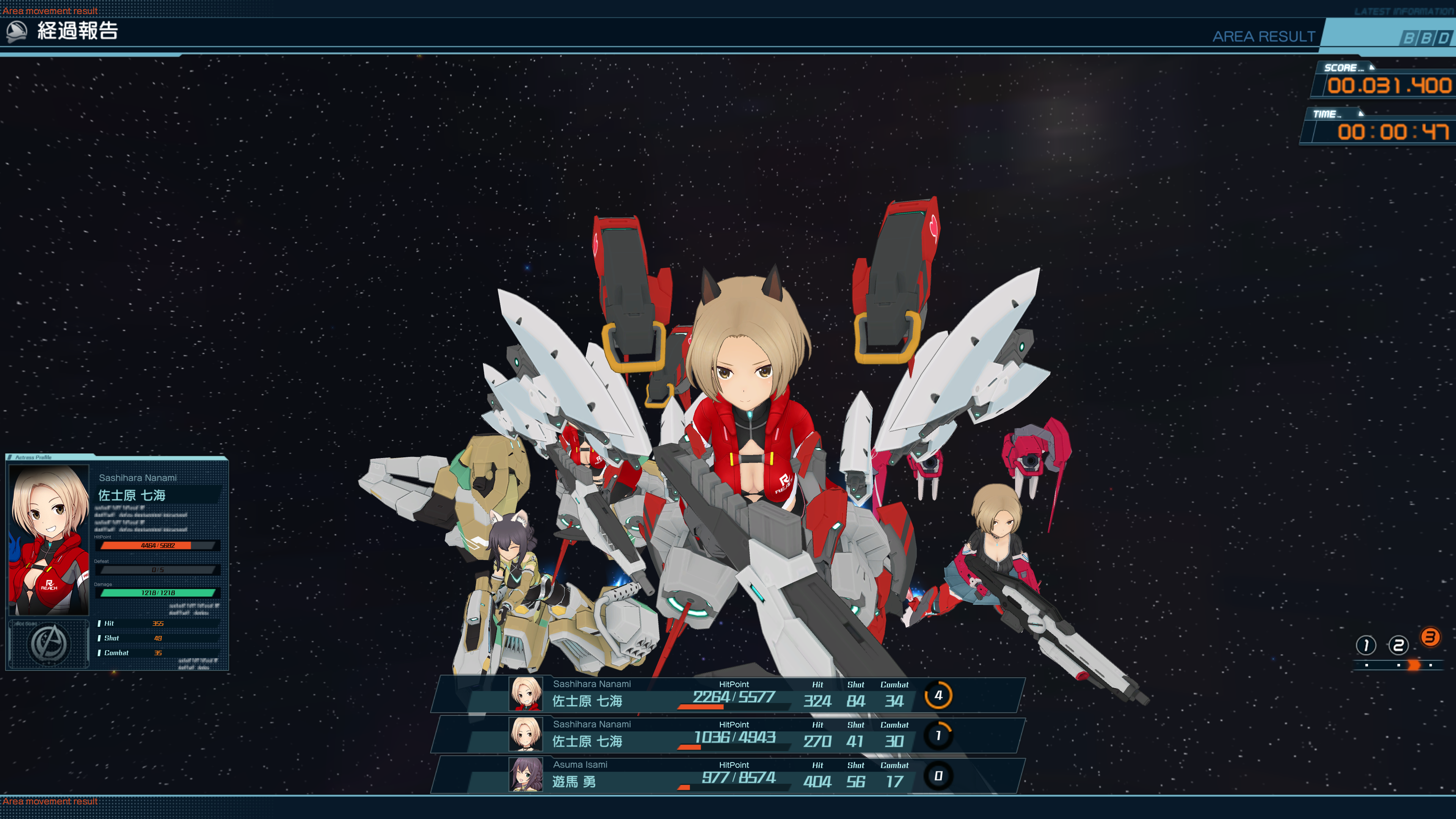Switch to result page 1 indicator

1365,645
